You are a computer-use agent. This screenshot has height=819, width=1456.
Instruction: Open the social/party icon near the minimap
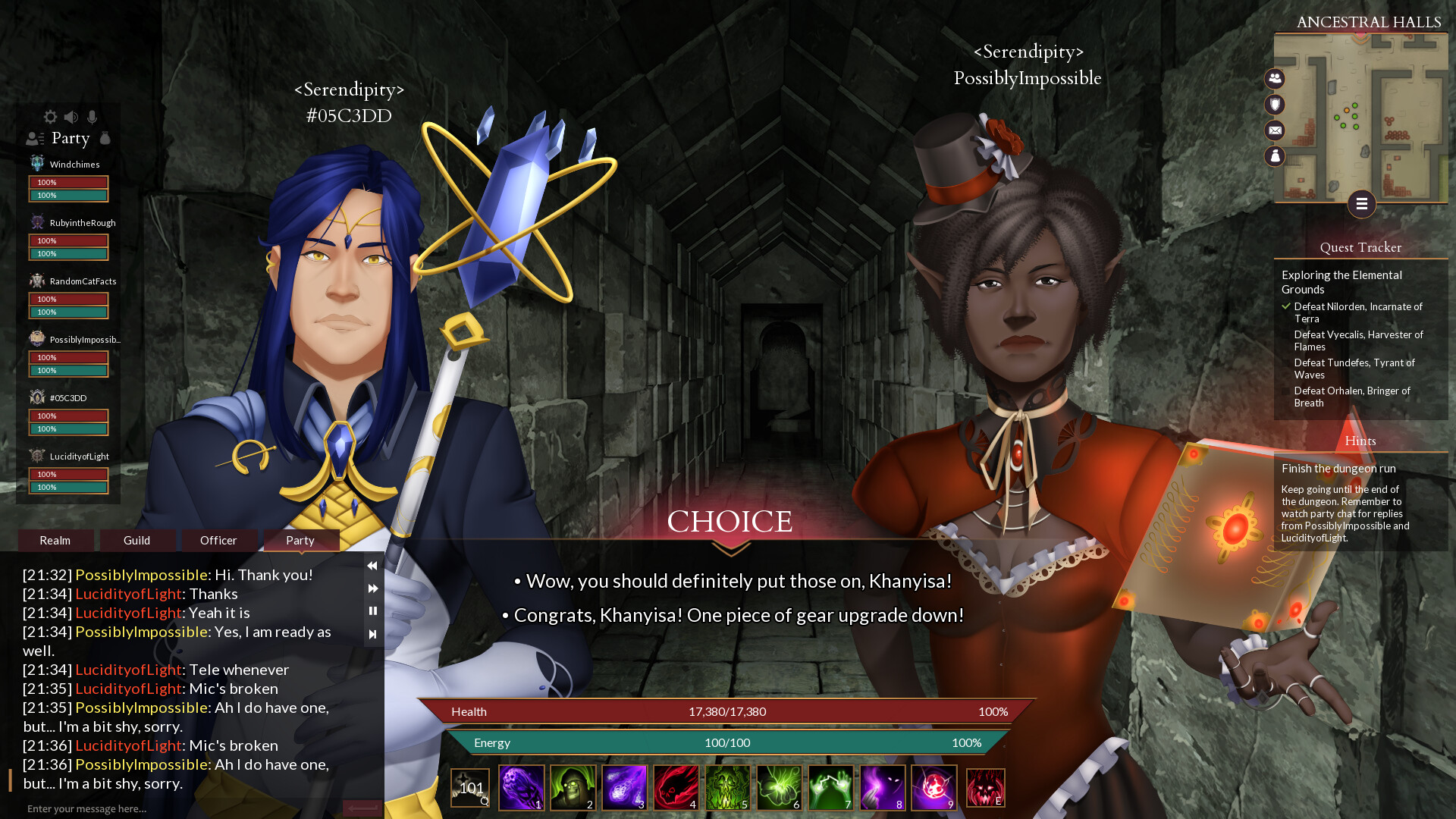(x=1275, y=79)
